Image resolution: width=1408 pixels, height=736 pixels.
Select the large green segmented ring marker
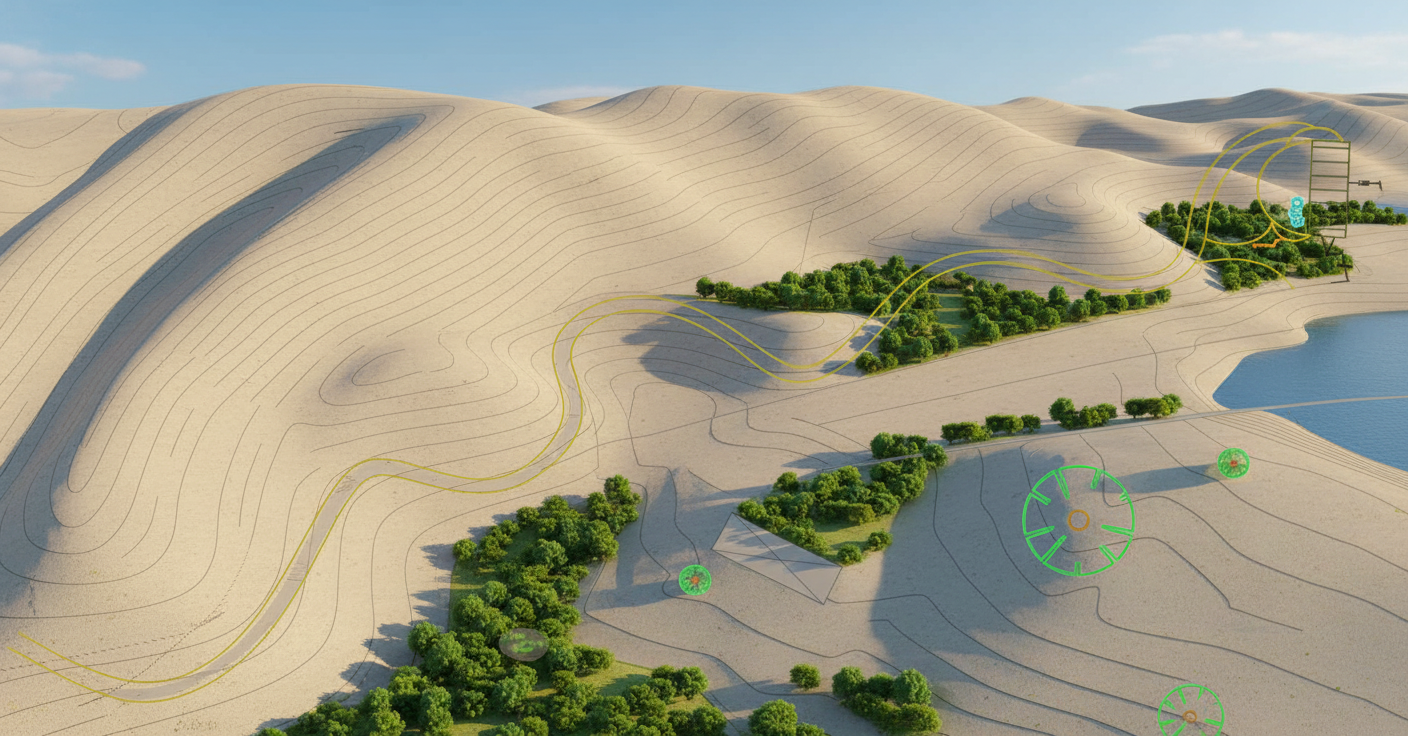[x=1078, y=520]
